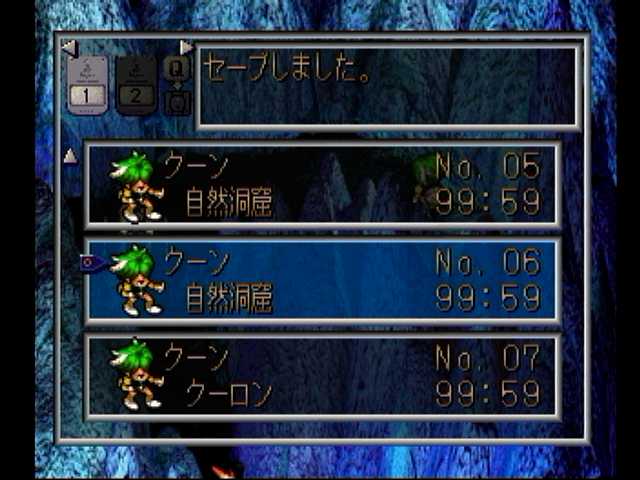Select the highlighted save file No. 06
Viewport: 640px width, 480px height.
click(322, 280)
